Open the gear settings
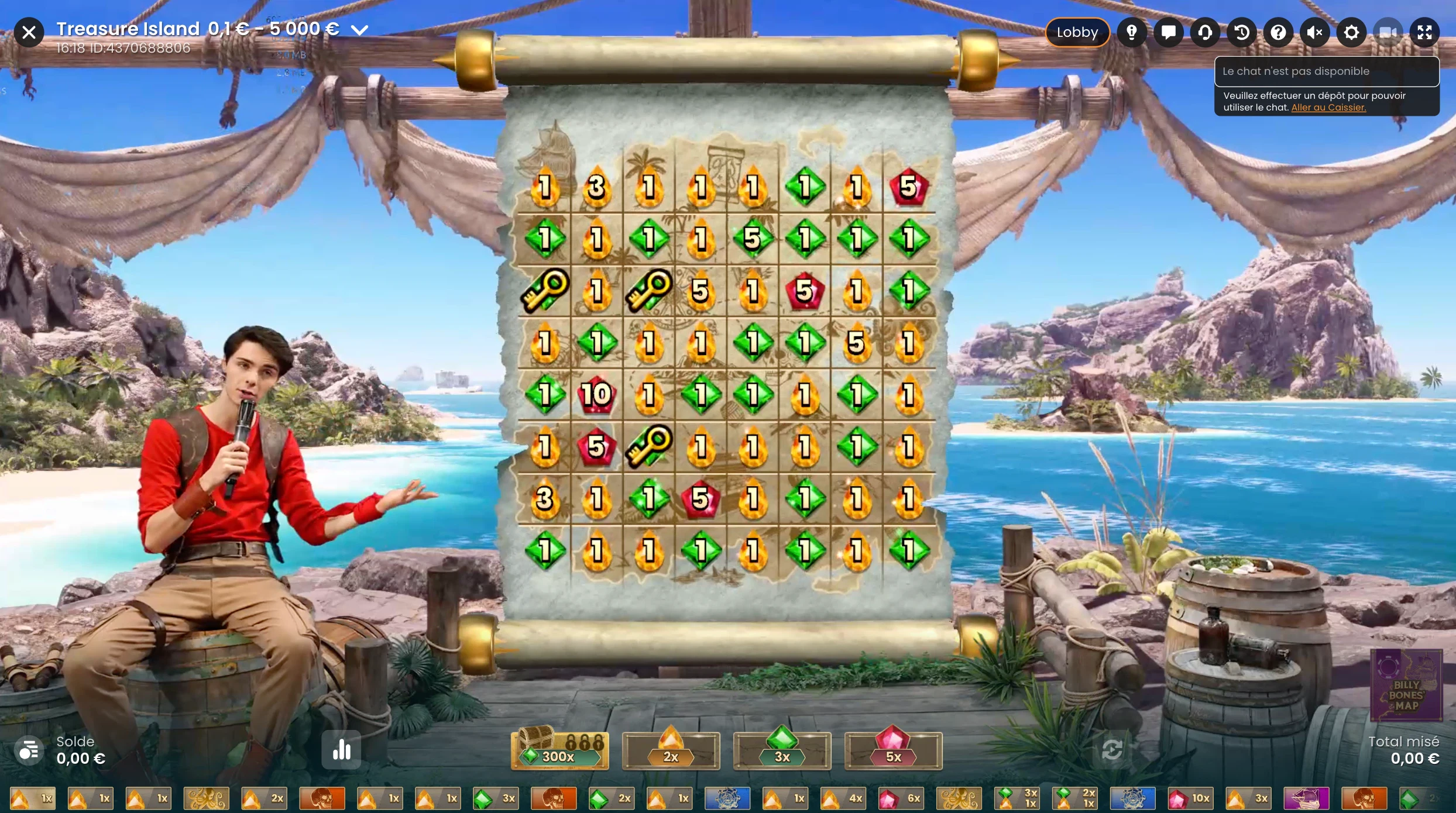The image size is (1456, 813). (1351, 32)
